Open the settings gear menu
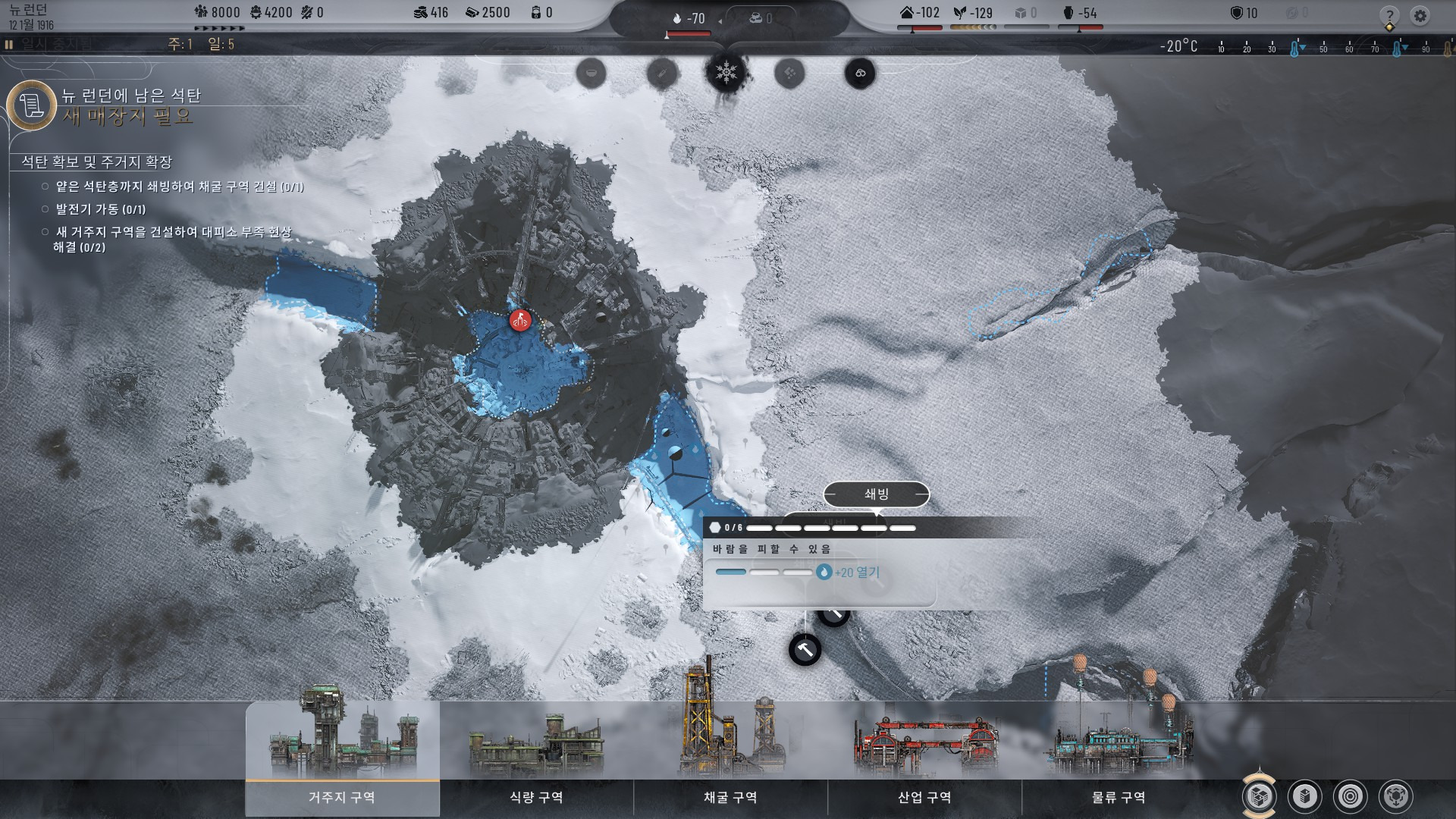 pos(1420,15)
